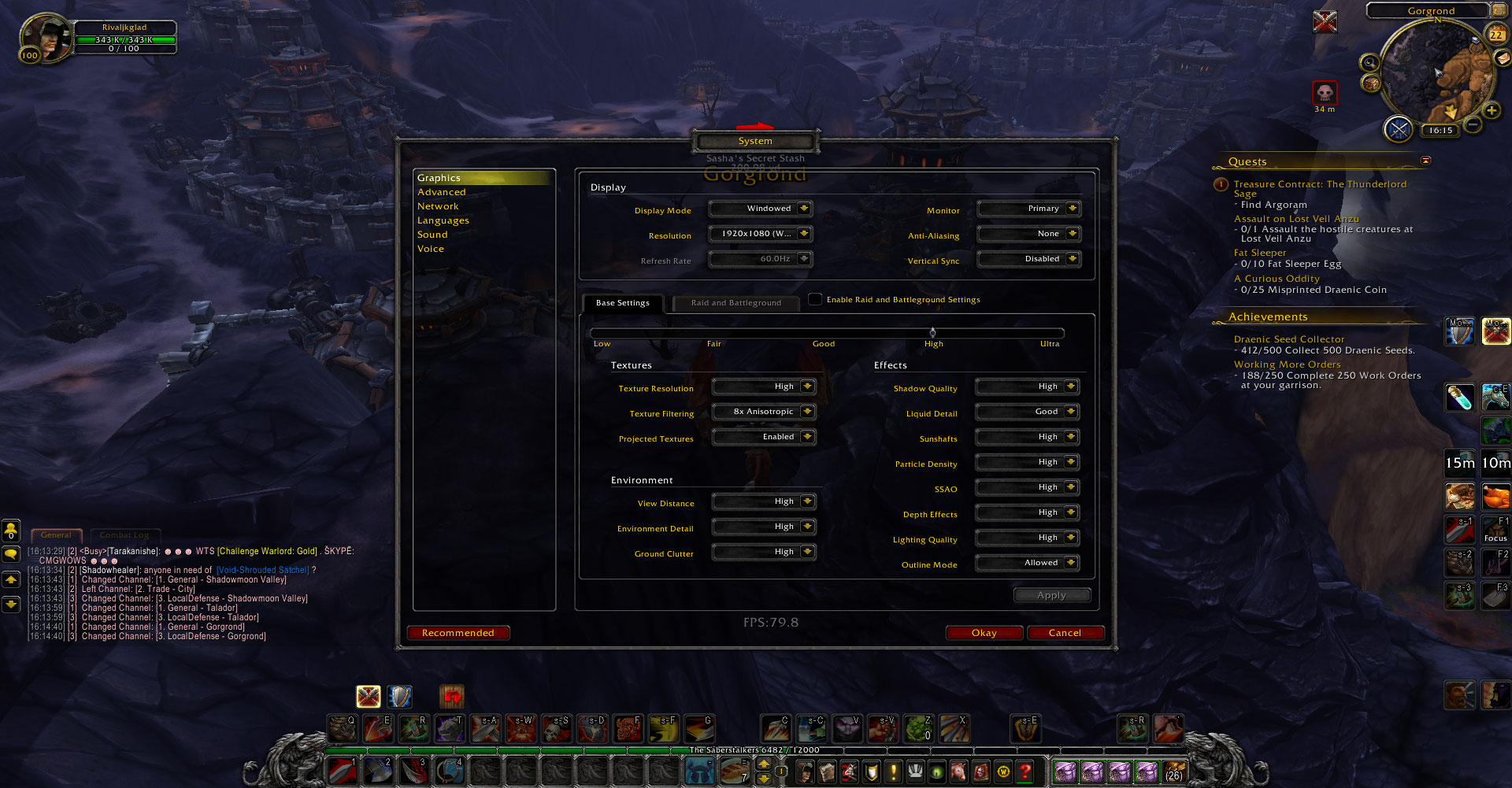Open minimap tracking via the magnifier icon
1512x788 pixels.
pos(1369,62)
